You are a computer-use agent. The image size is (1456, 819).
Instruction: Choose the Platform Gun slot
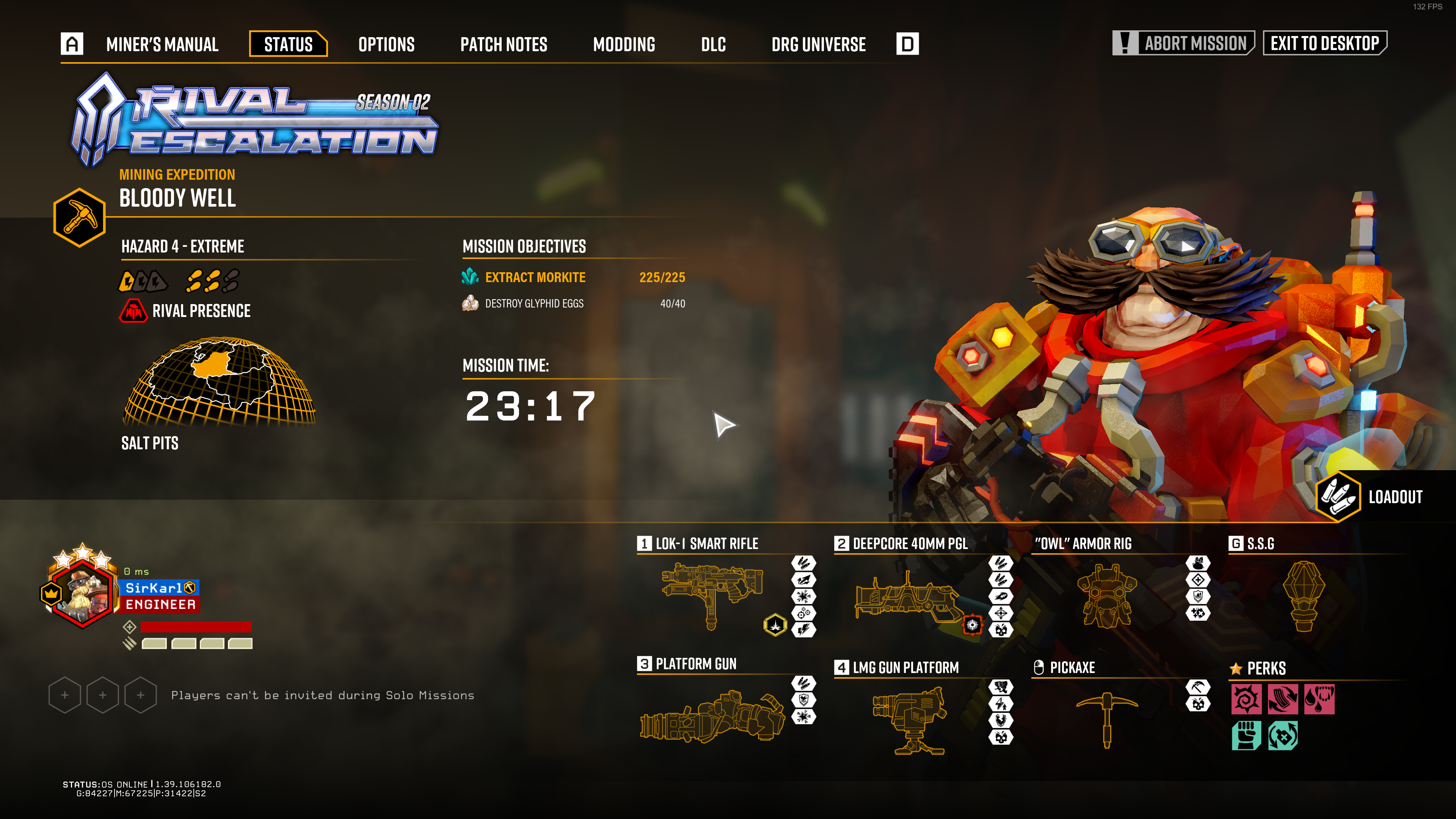click(x=712, y=715)
